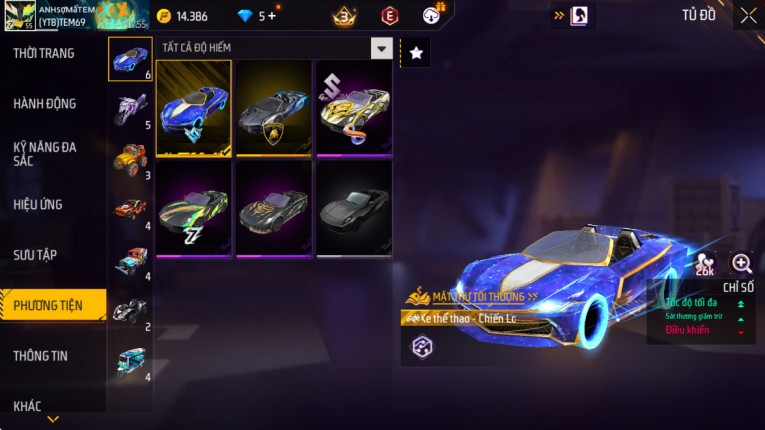Show the Thông Tin section
The height and width of the screenshot is (430, 765).
[x=41, y=355]
